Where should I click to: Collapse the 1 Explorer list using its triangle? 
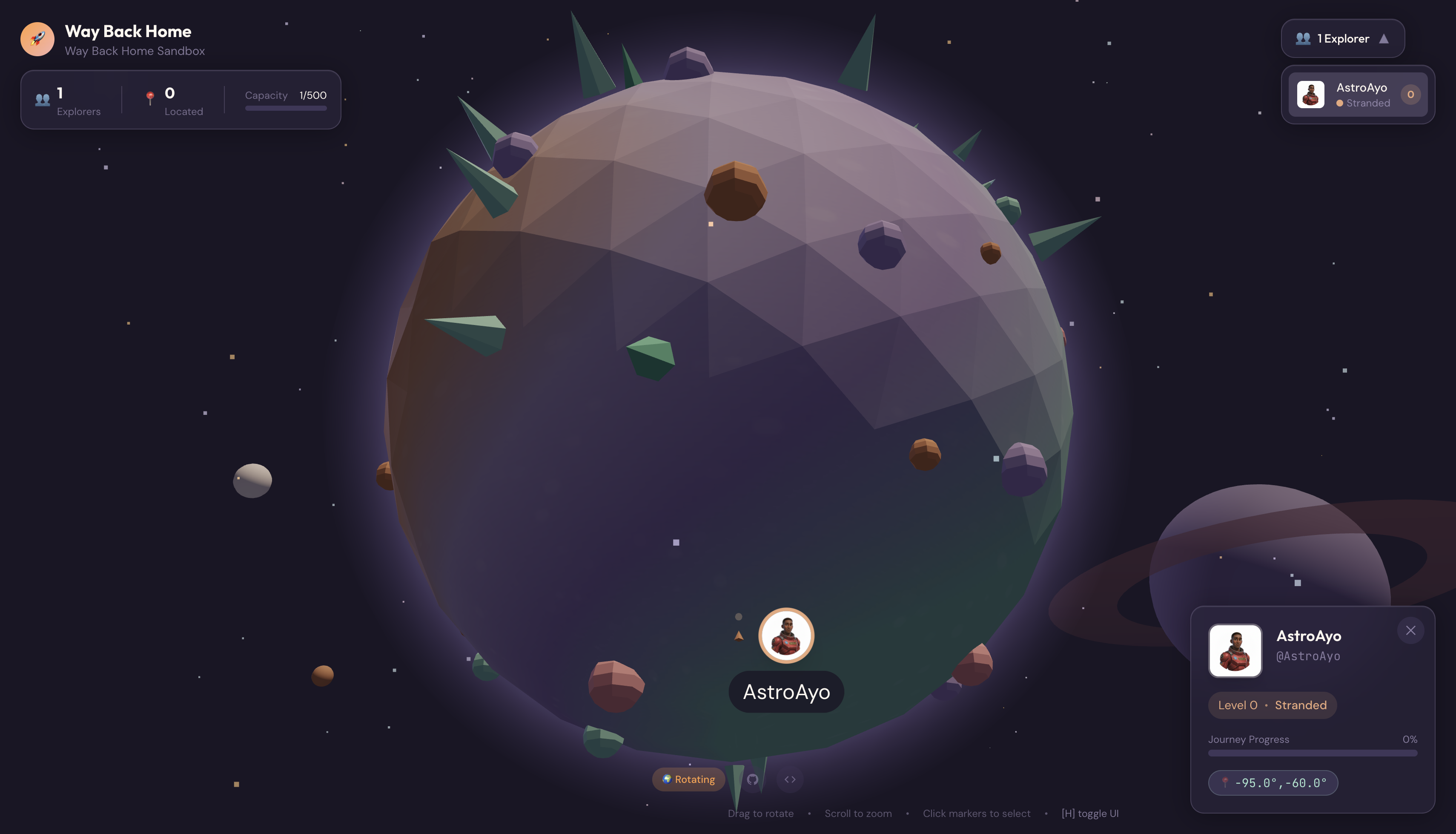(1385, 38)
